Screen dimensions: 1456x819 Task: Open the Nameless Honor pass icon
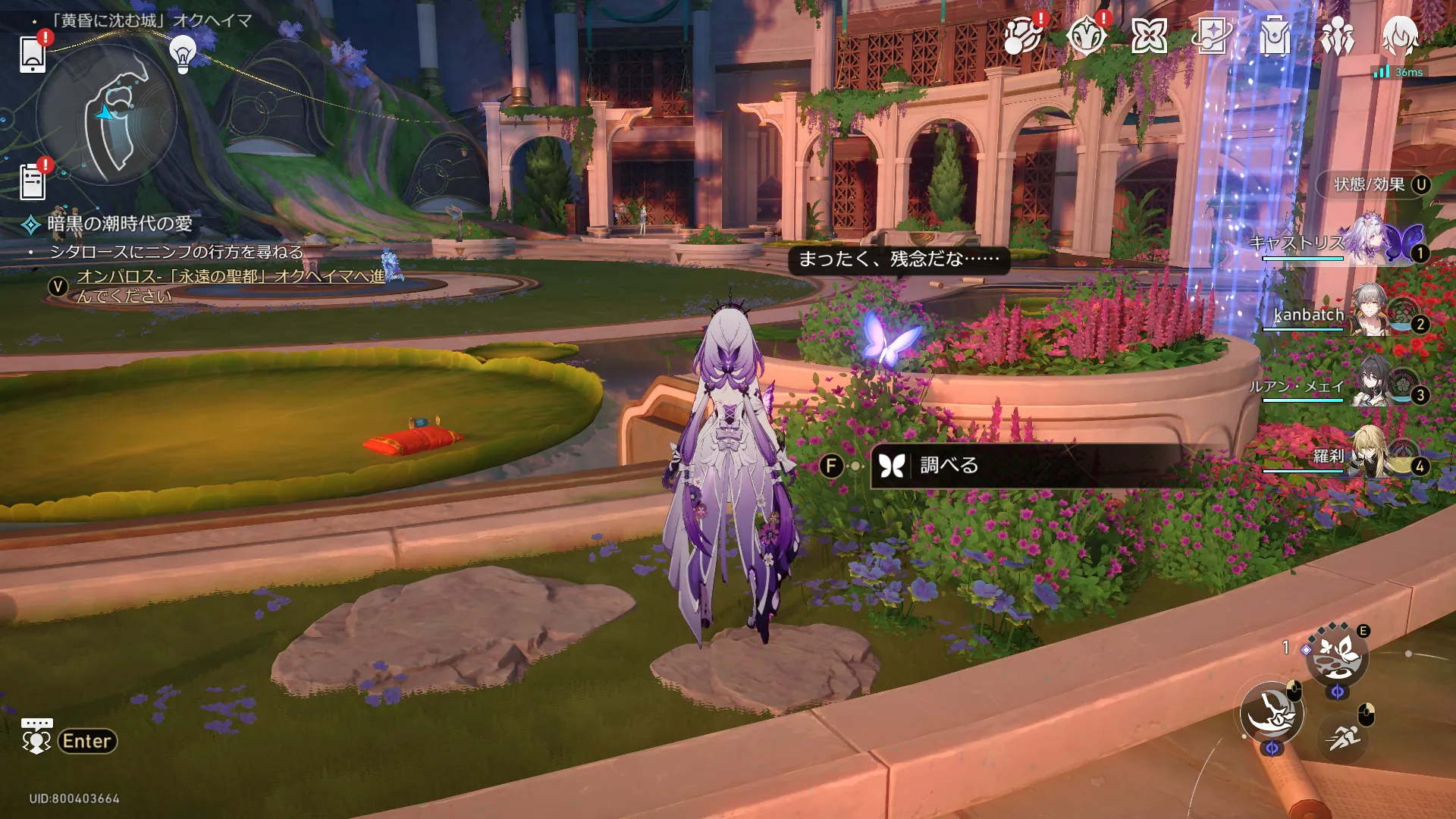click(x=1085, y=36)
